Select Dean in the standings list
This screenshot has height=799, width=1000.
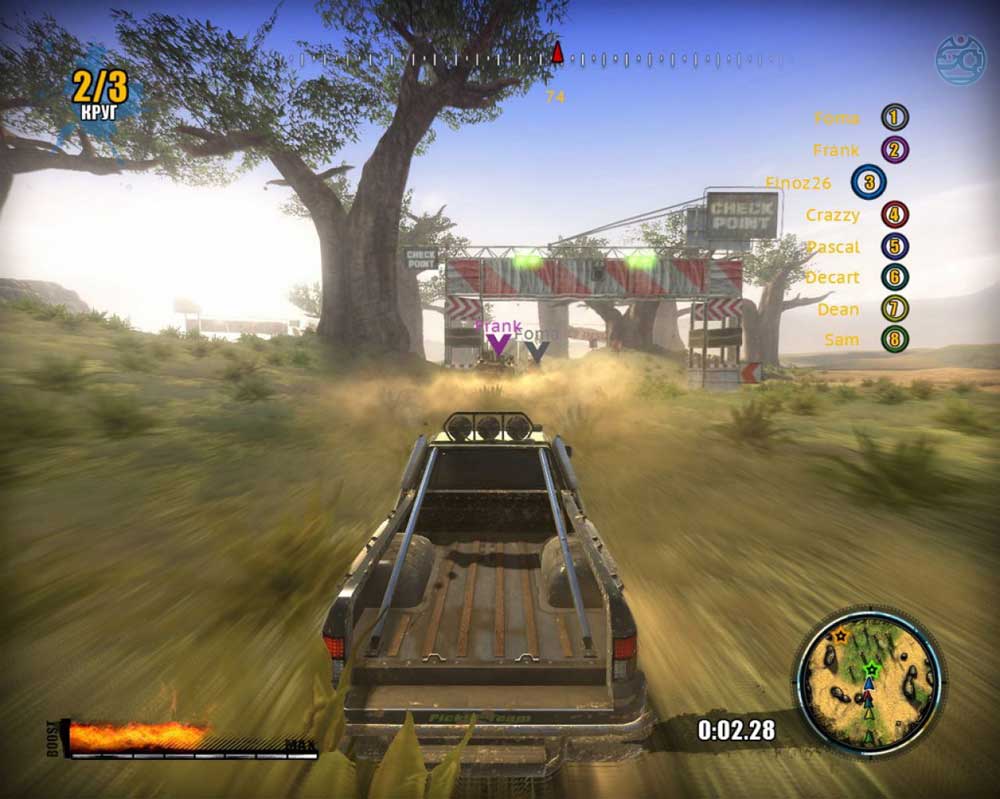coord(862,309)
